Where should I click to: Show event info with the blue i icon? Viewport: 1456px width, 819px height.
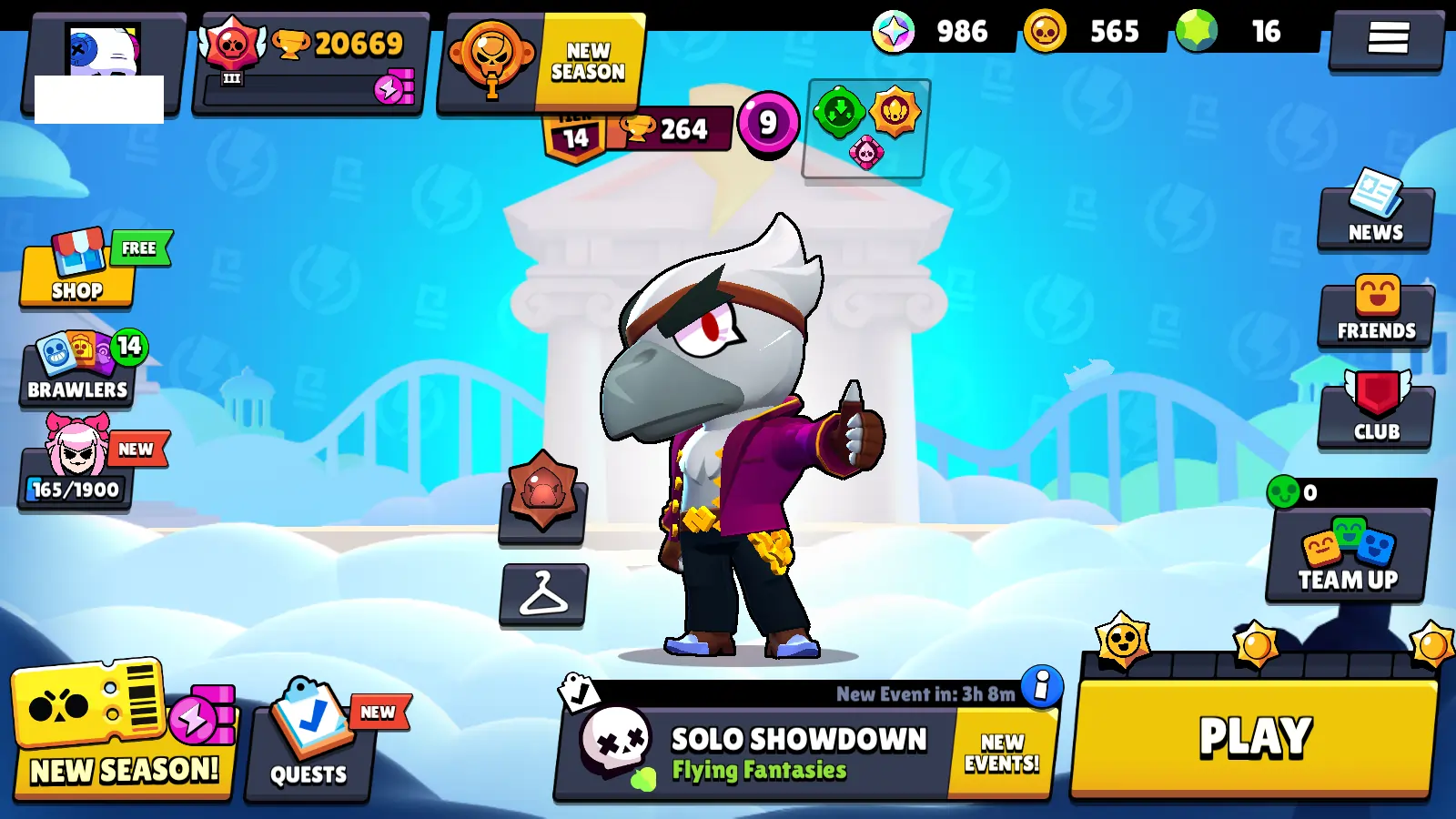point(1042,686)
